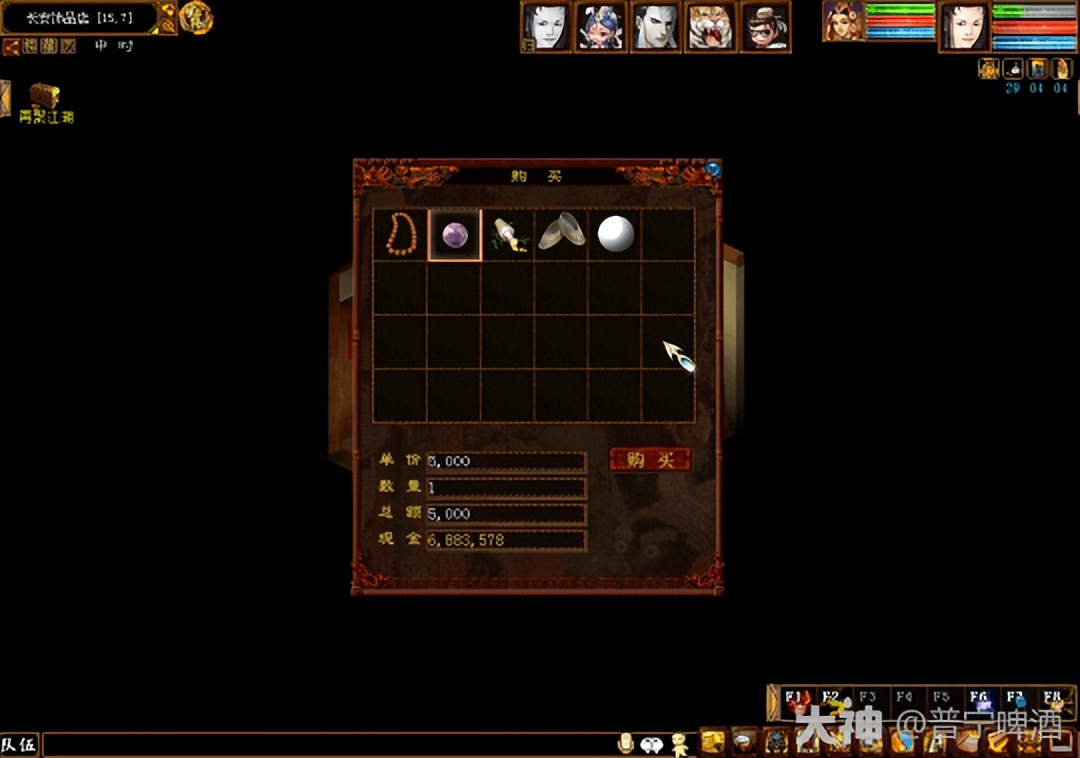Toggle the 队伍 team chat channel
This screenshot has height=758, width=1080.
[19, 745]
